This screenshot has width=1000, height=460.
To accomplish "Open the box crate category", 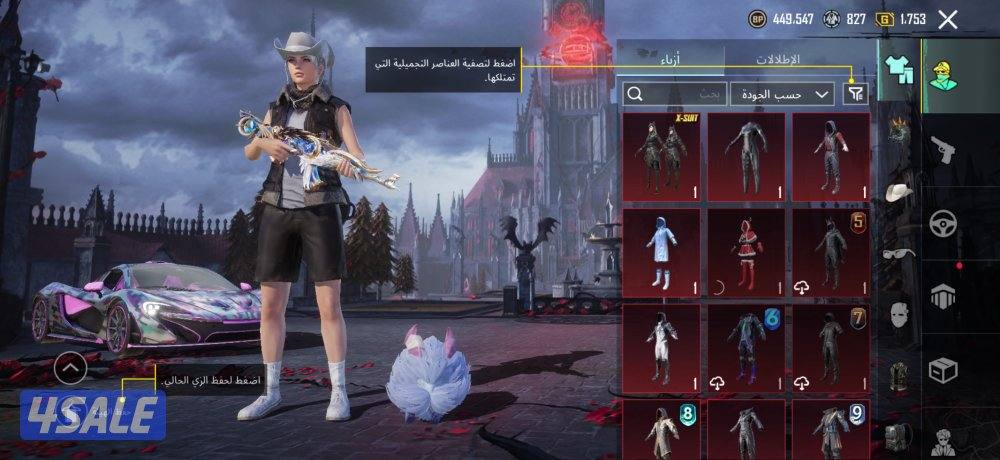I will (x=943, y=370).
